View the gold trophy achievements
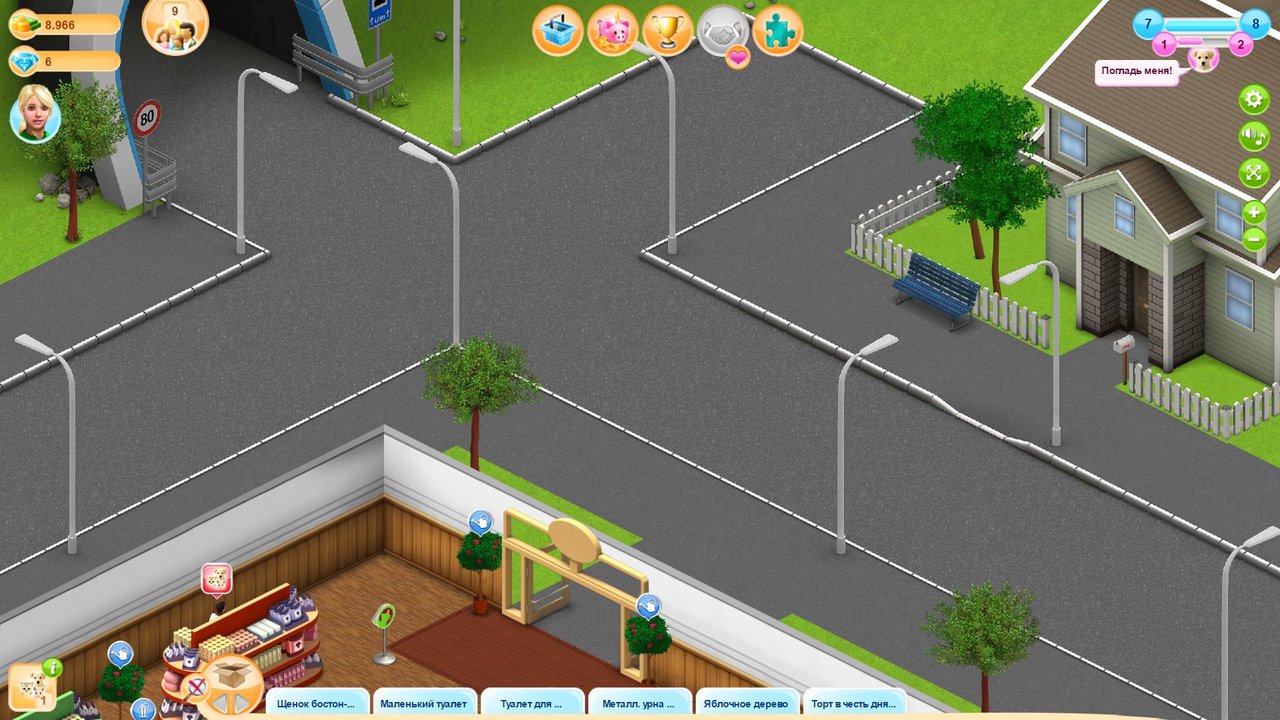Screen dimensions: 1280x720 (668, 31)
